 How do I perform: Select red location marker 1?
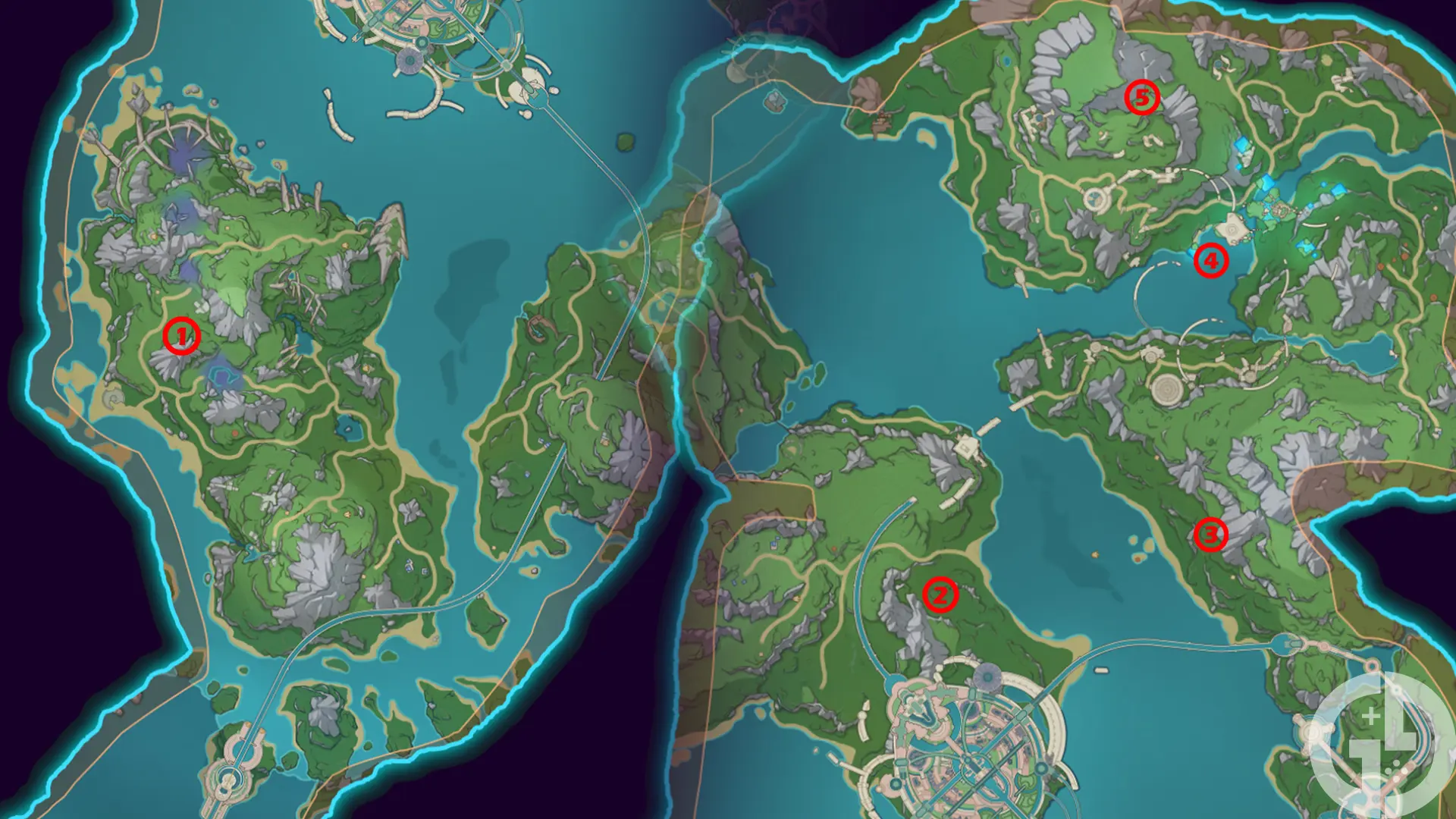180,336
